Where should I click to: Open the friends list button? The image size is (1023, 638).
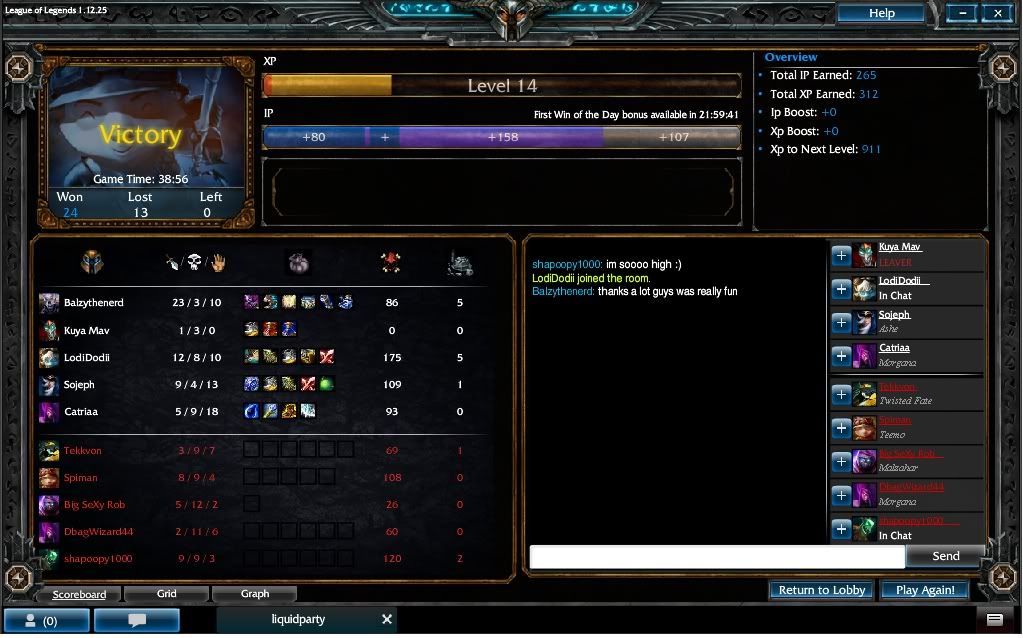(x=45, y=621)
